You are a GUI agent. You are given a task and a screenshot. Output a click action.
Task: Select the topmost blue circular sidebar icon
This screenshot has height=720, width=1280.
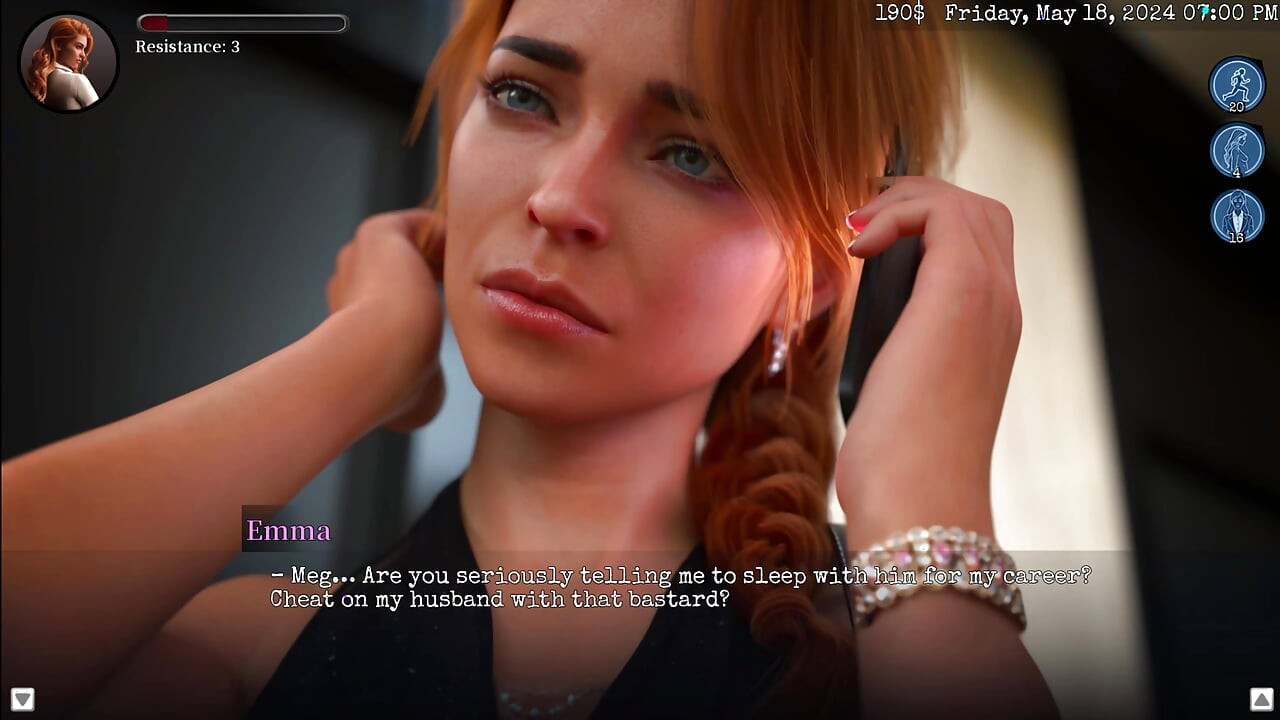click(x=1237, y=85)
